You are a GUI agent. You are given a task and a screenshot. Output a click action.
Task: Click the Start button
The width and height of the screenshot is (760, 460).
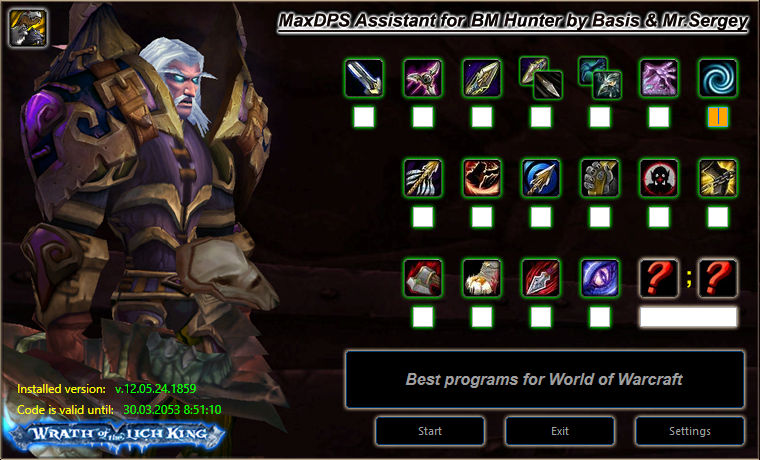(430, 431)
